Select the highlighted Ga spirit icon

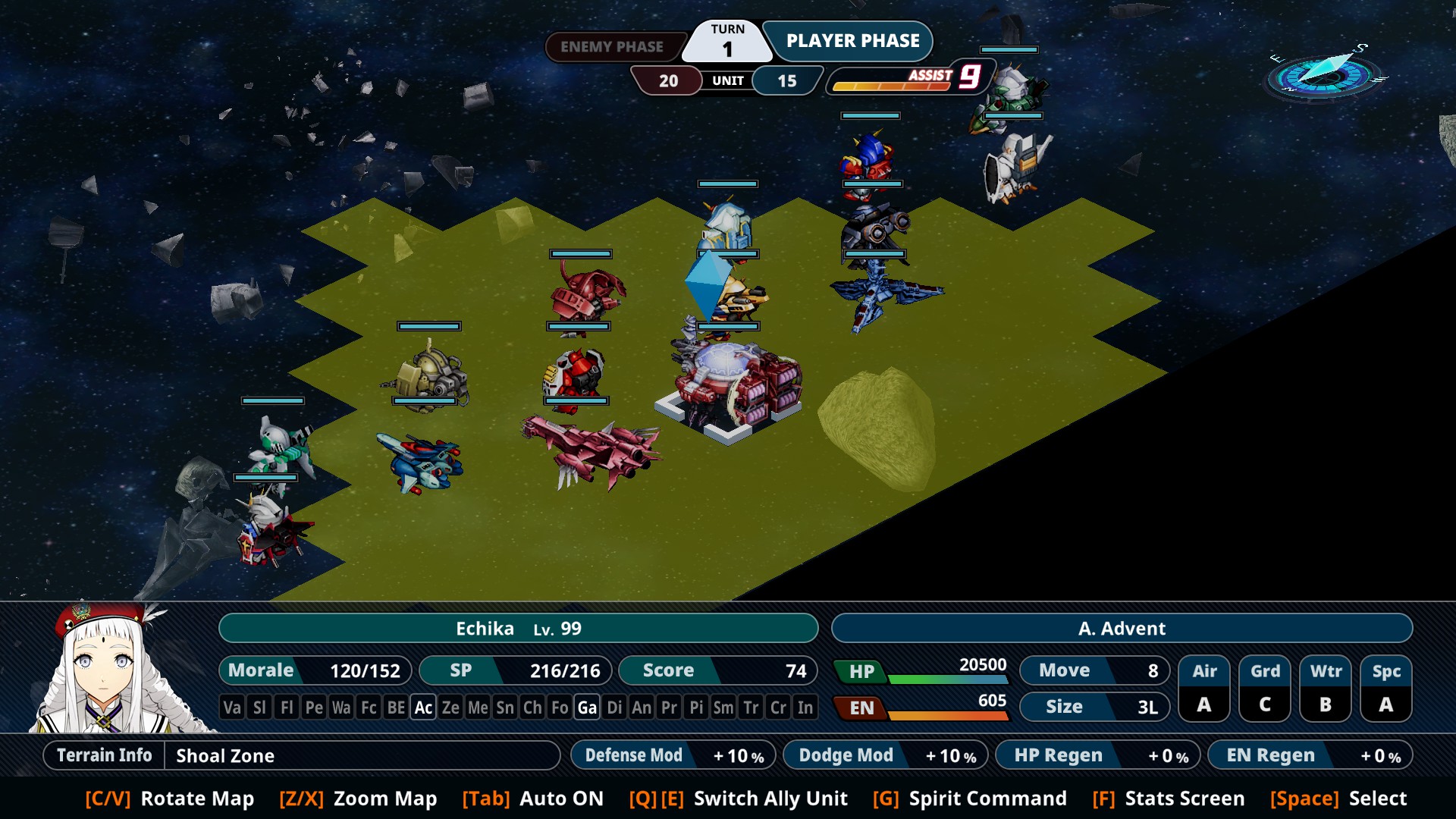coord(587,708)
